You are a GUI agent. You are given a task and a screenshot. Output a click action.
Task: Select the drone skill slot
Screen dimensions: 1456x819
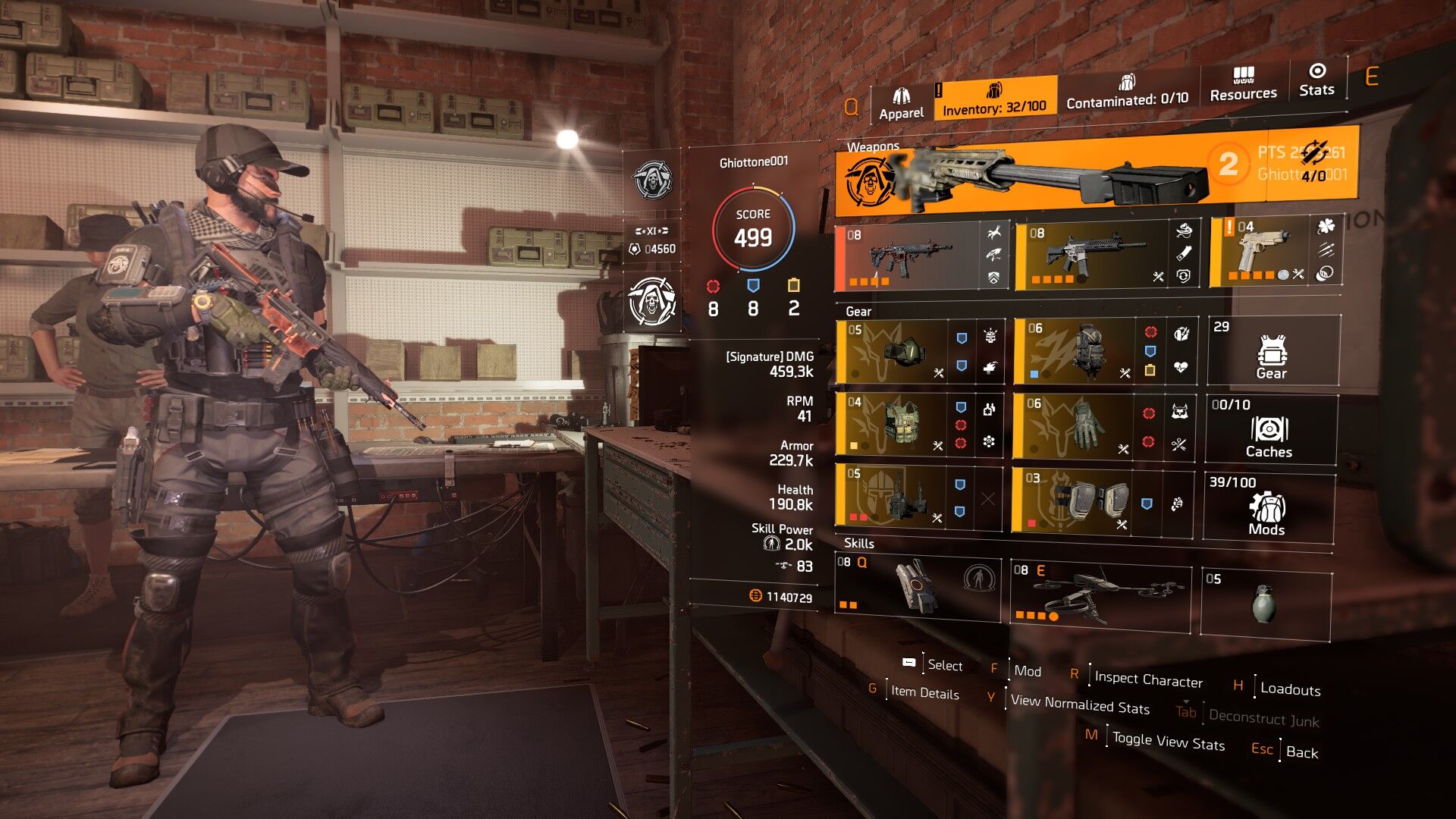click(x=1100, y=593)
